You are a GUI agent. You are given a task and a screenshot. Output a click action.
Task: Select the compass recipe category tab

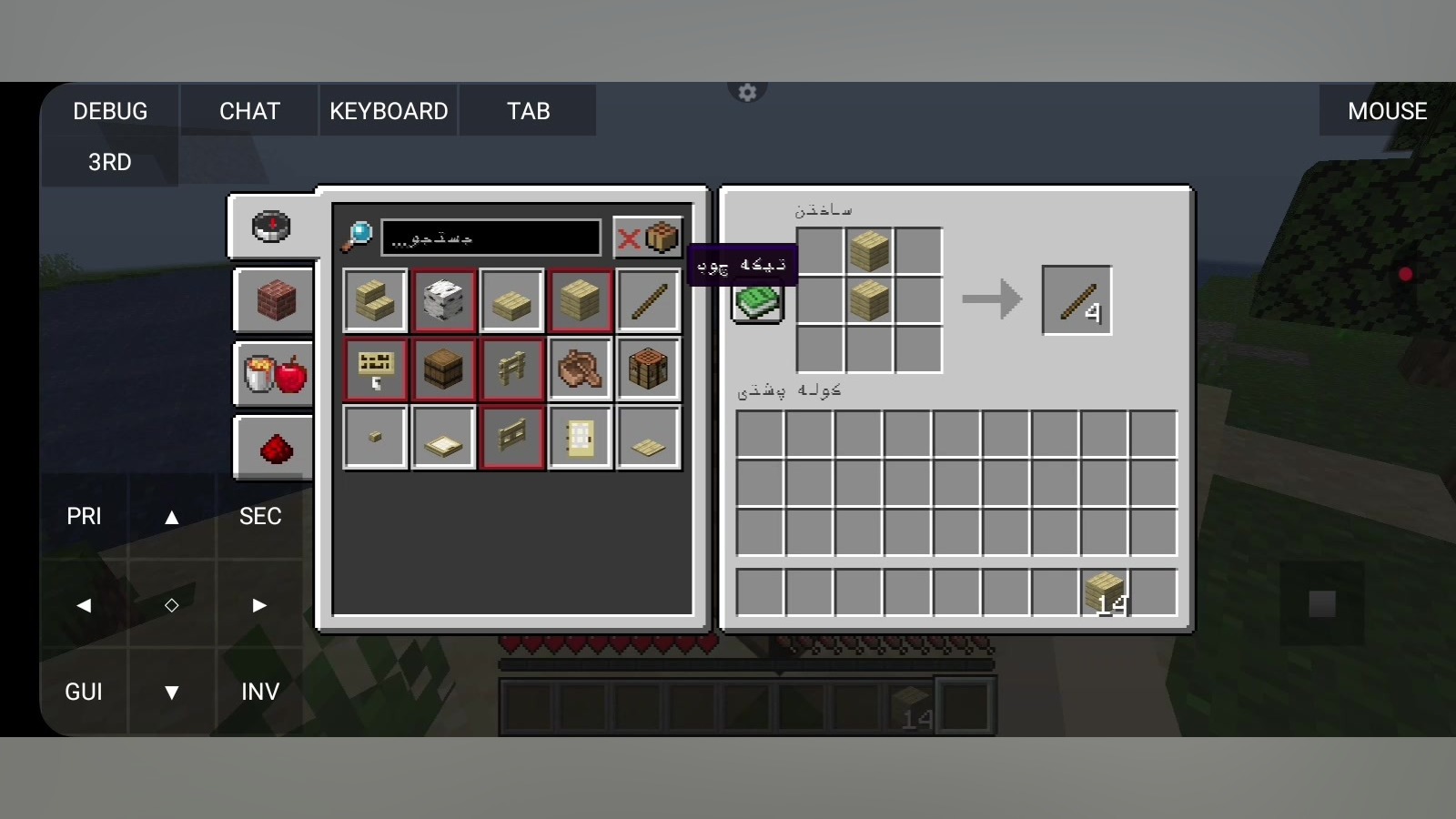(272, 227)
